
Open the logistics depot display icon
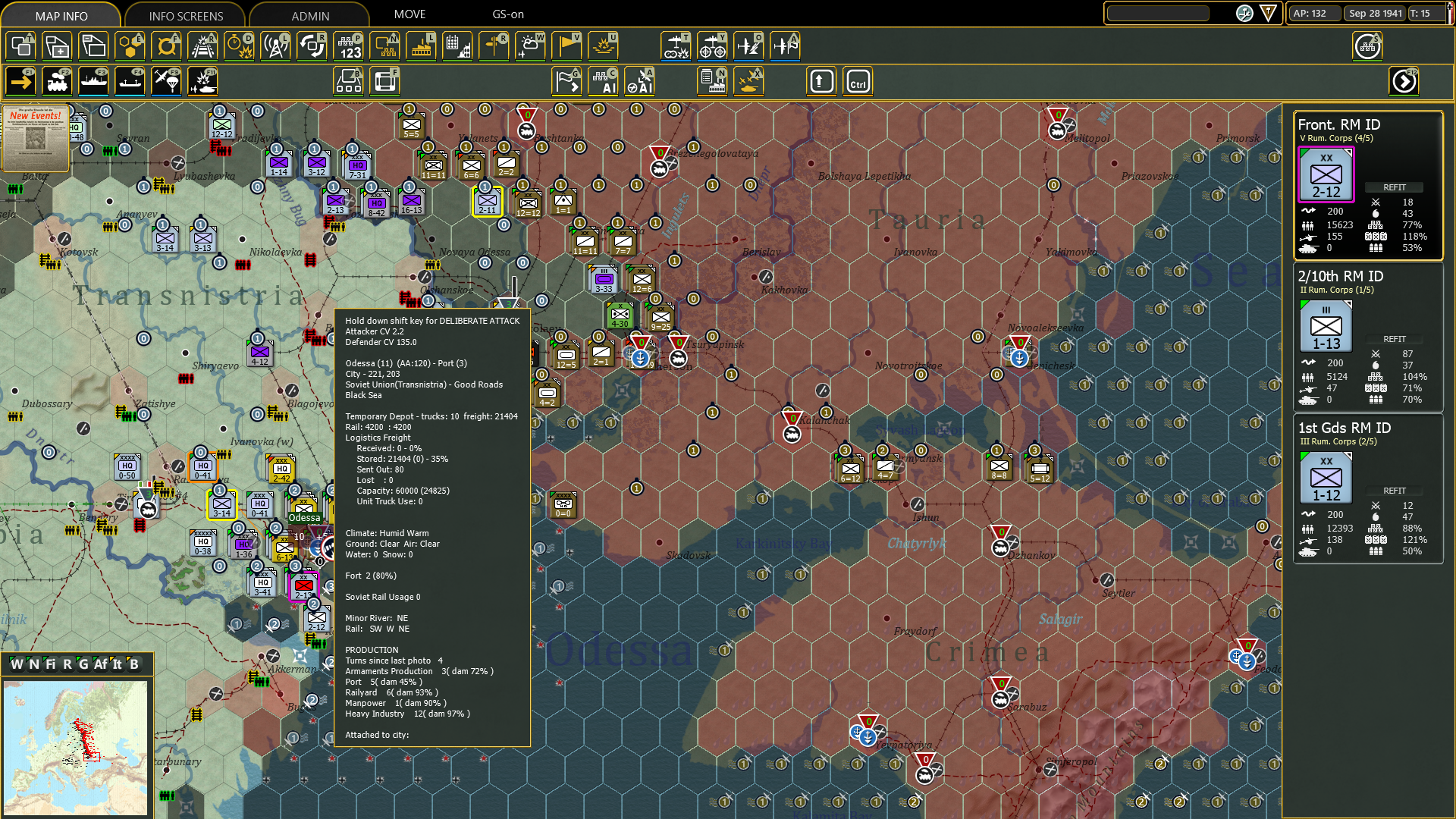click(x=385, y=47)
